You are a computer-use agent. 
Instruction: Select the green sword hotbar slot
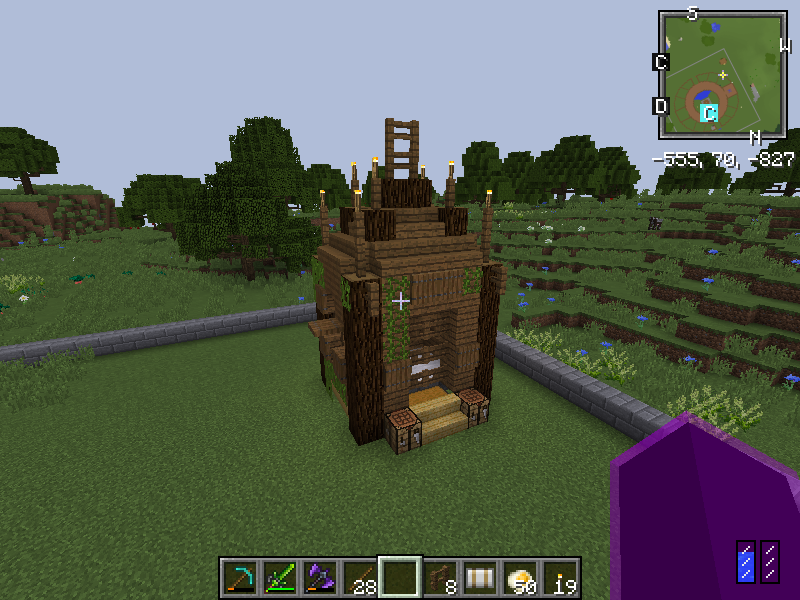coord(280,577)
